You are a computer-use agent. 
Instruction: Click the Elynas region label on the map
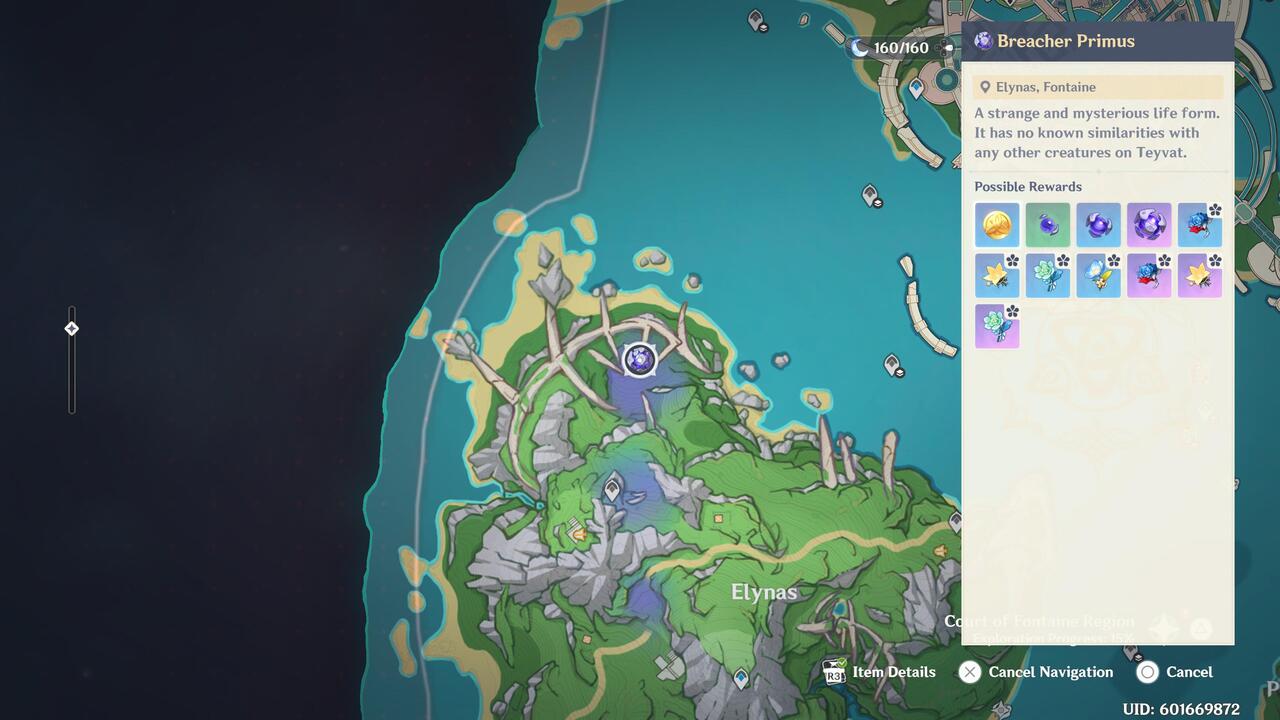pyautogui.click(x=763, y=592)
